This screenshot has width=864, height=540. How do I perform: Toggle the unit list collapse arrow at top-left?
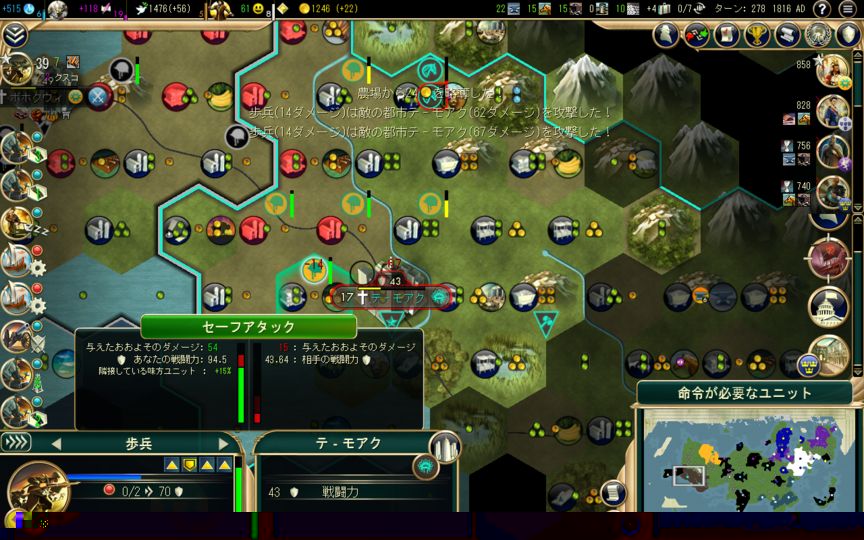pyautogui.click(x=14, y=36)
